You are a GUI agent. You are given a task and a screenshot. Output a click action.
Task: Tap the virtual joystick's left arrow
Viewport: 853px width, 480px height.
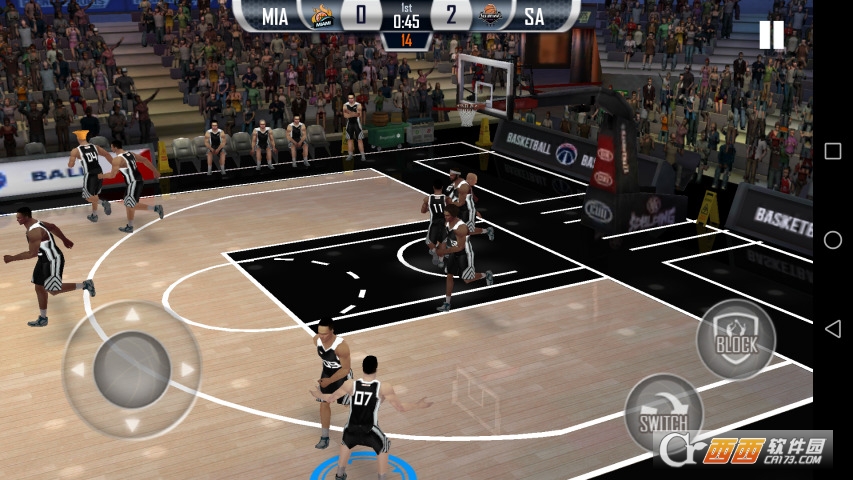pyautogui.click(x=78, y=370)
